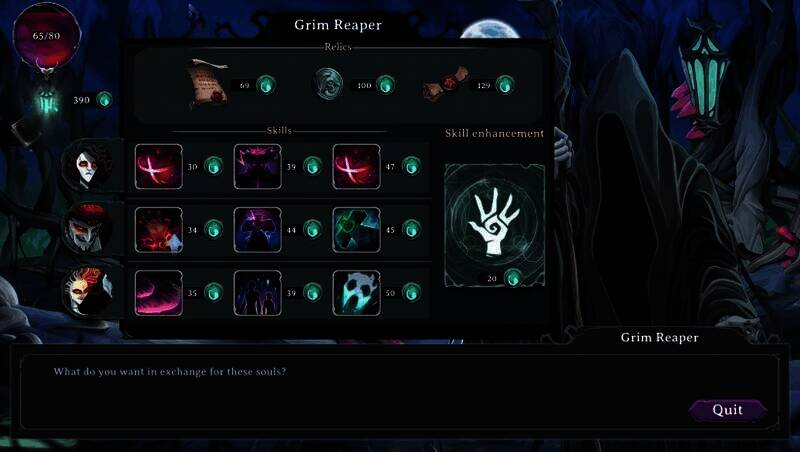Buy the ghost mask skill for 50 souls
Screen dimensions: 800x452
click(x=357, y=292)
